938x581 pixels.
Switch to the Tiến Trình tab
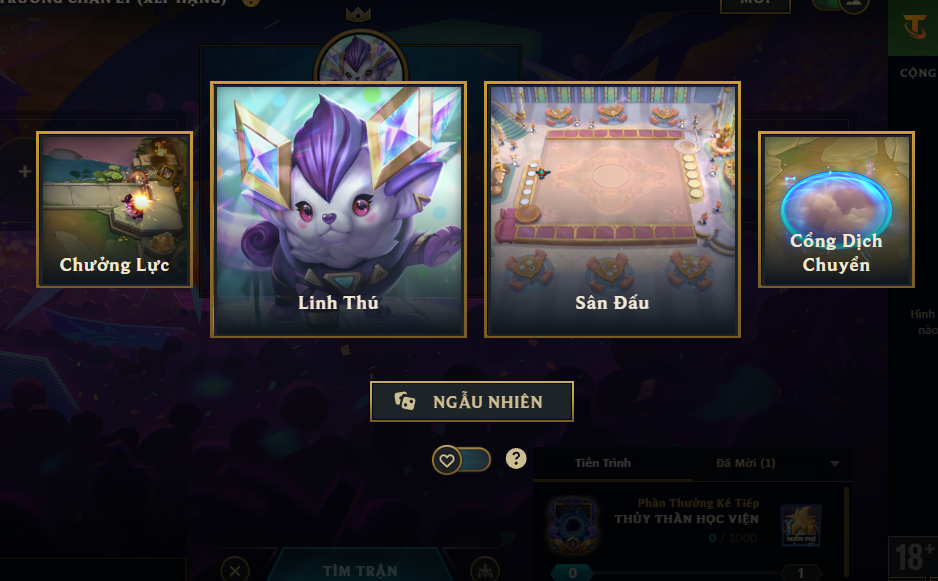point(603,463)
